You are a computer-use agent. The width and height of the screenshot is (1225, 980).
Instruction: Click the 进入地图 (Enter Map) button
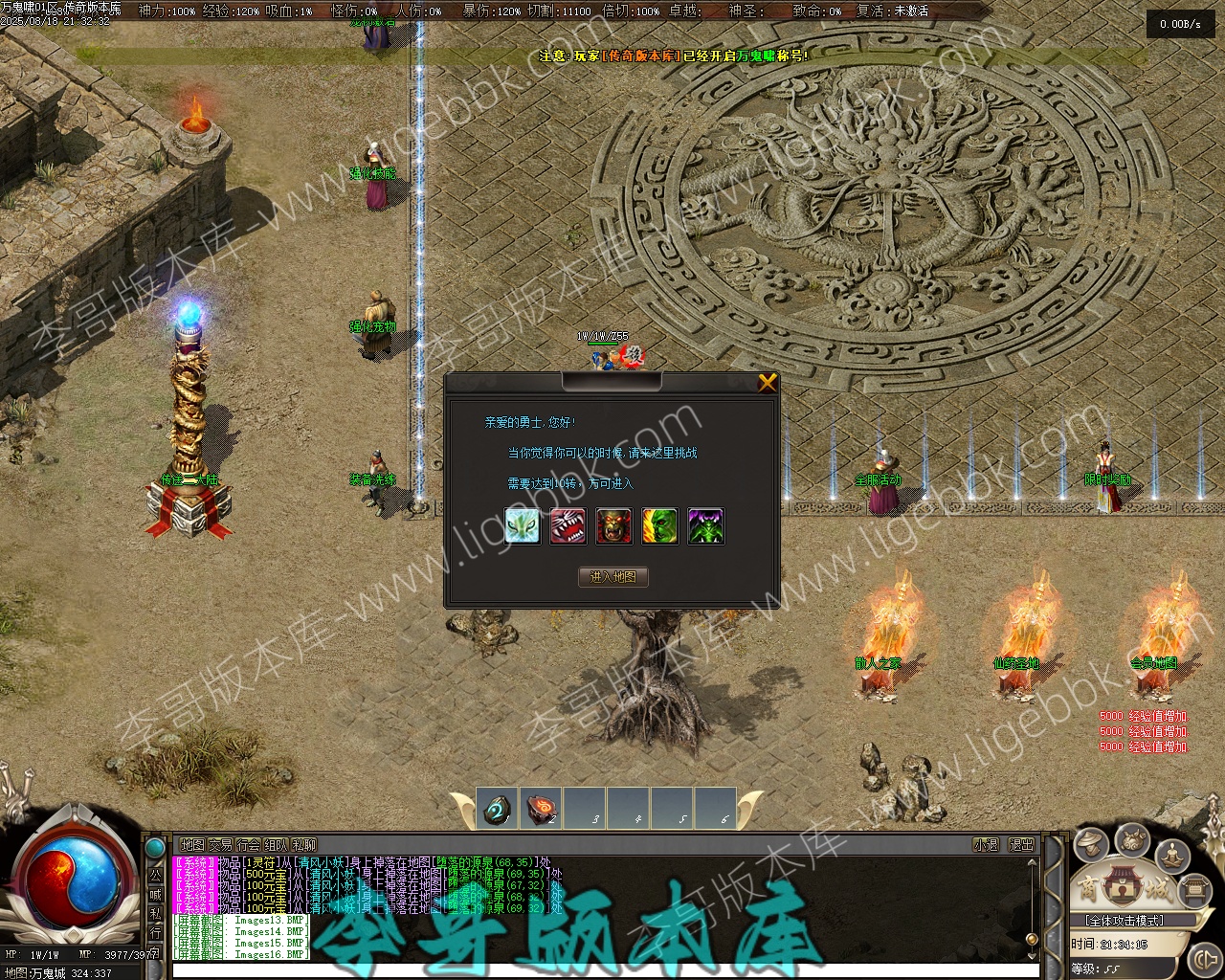coord(613,577)
